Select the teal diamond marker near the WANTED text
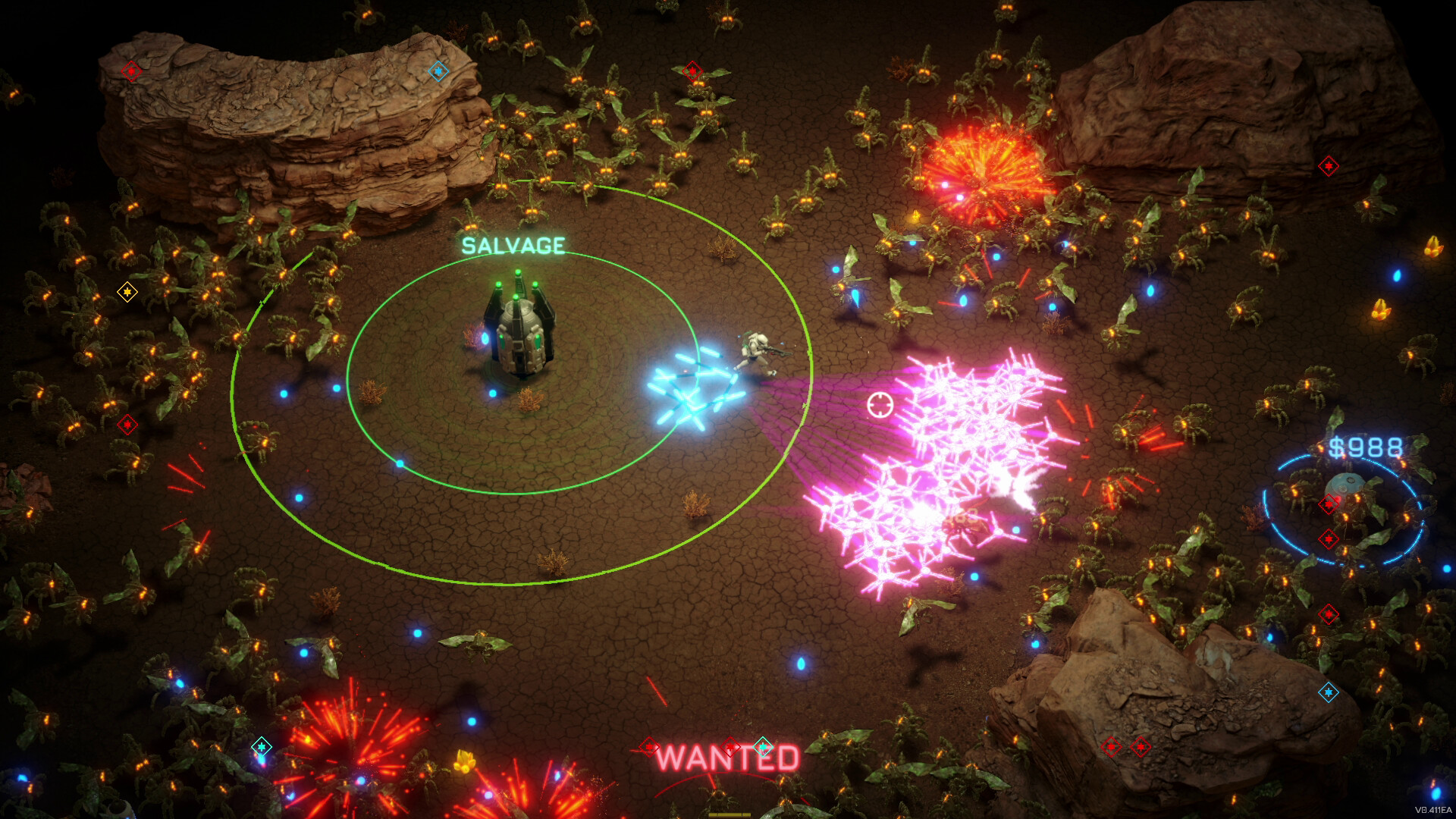 763,747
